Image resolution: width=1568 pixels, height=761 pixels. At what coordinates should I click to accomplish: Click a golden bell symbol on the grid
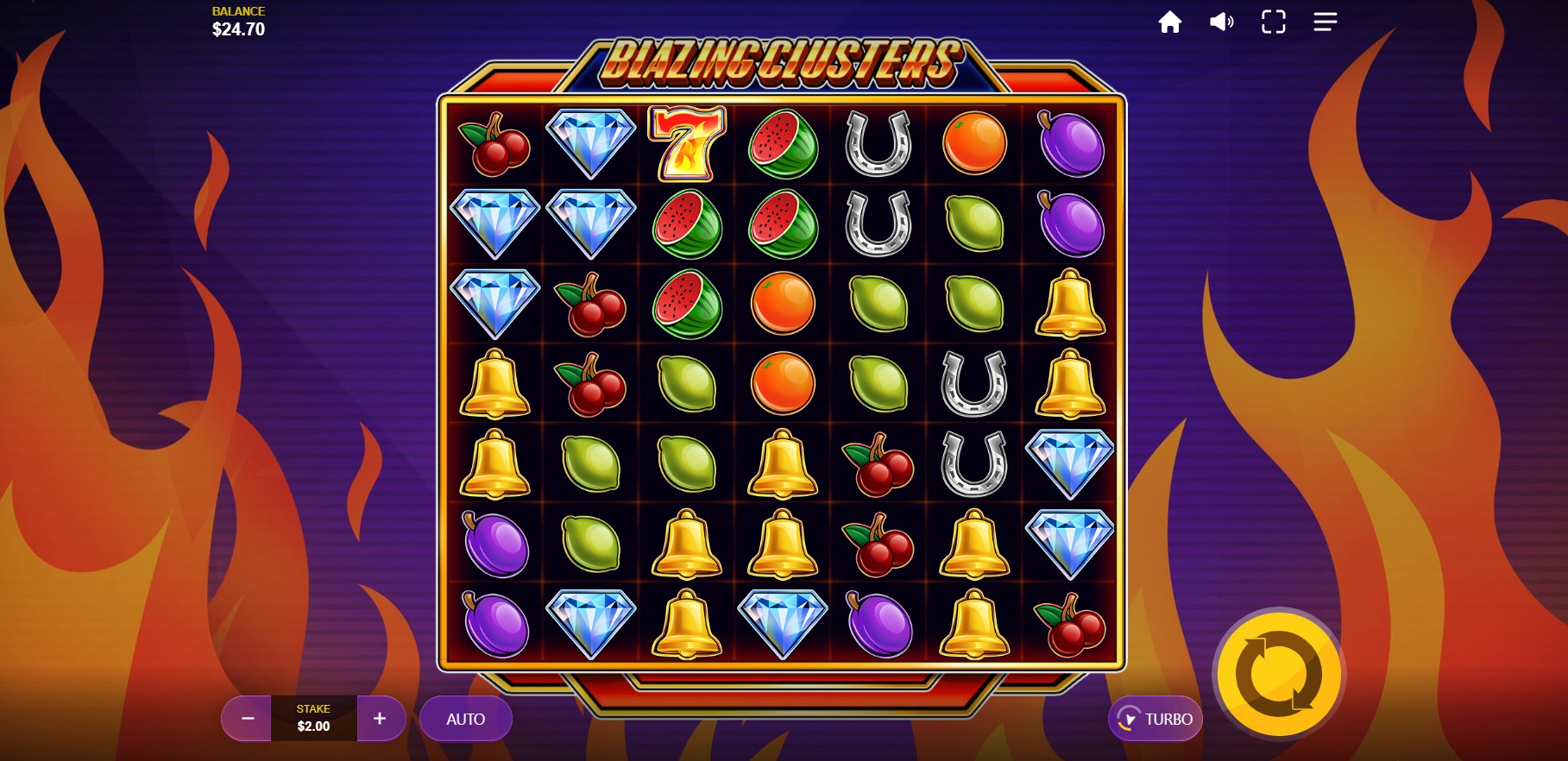click(1070, 303)
